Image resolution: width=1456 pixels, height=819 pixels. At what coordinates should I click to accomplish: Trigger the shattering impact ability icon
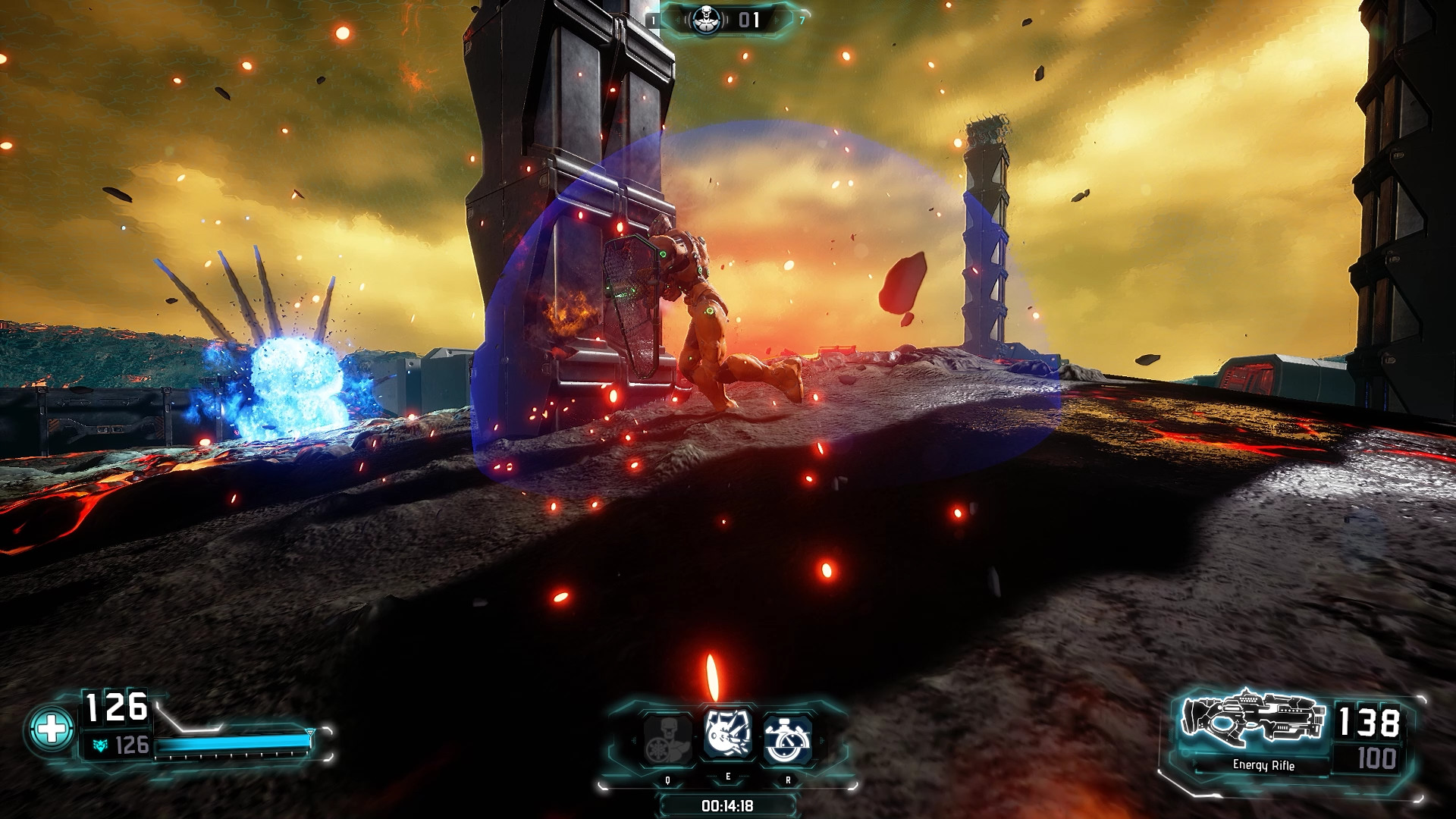coord(728,734)
